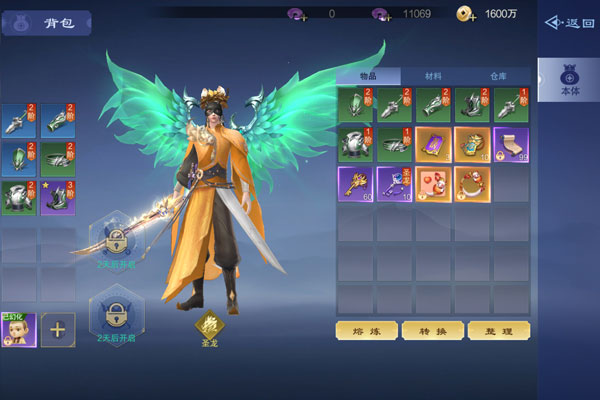
Task: Open the equipped purple boots slot
Action: point(57,197)
